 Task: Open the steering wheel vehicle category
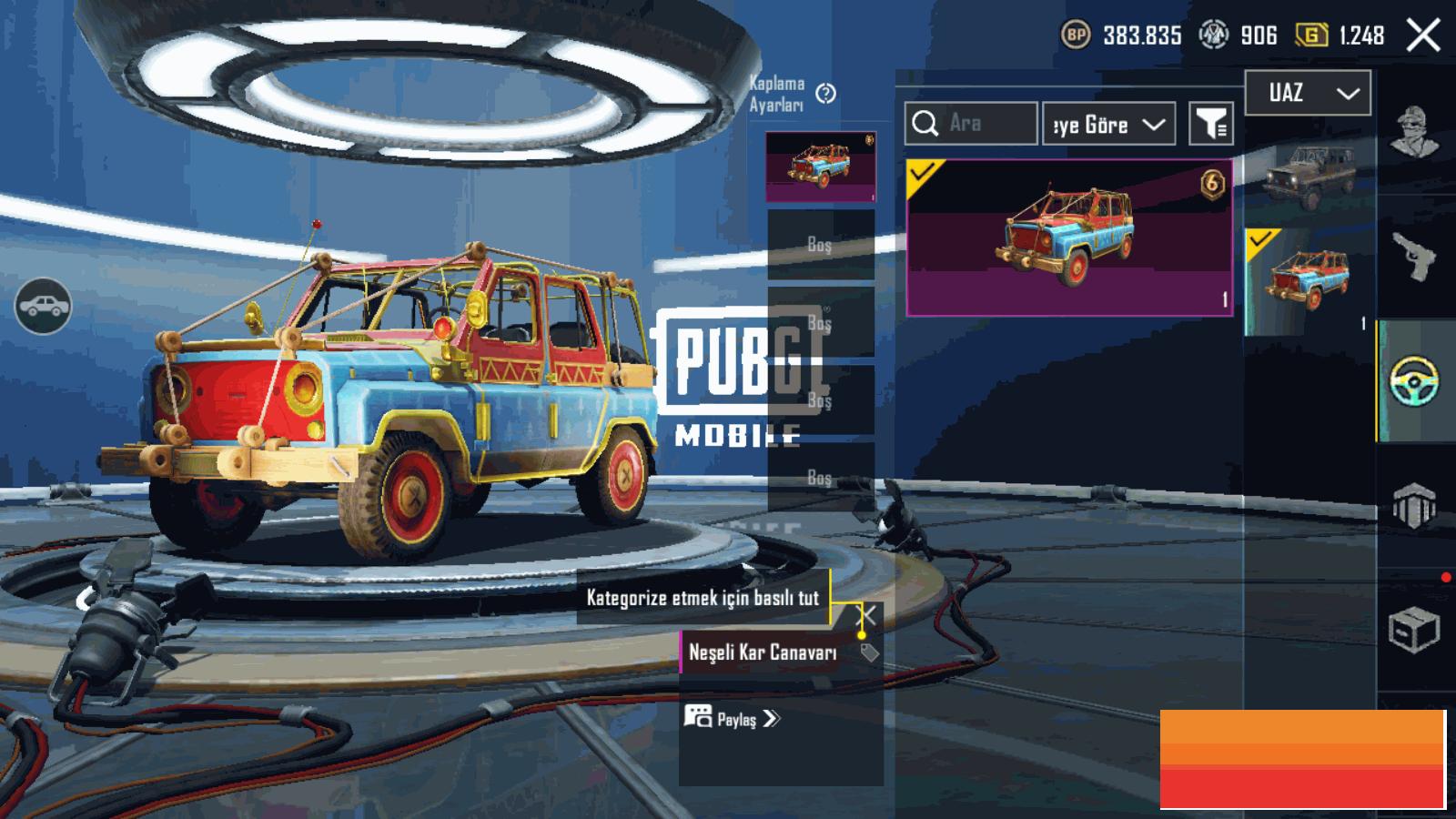pos(1414,382)
